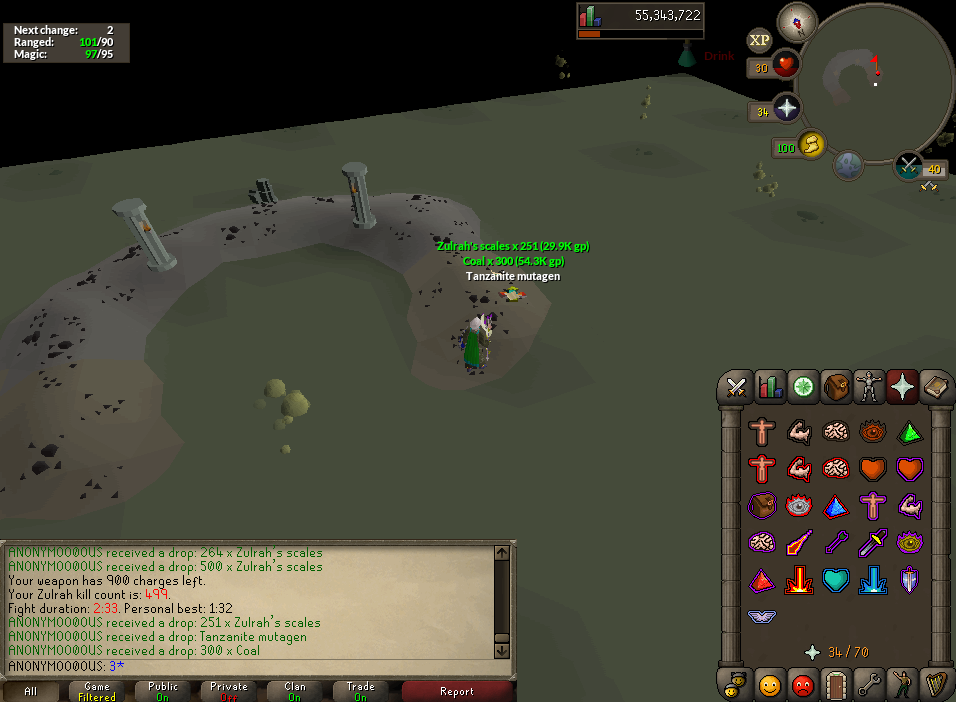Show the Inventory backpack tab
Screen dimensions: 956x702
[836, 386]
